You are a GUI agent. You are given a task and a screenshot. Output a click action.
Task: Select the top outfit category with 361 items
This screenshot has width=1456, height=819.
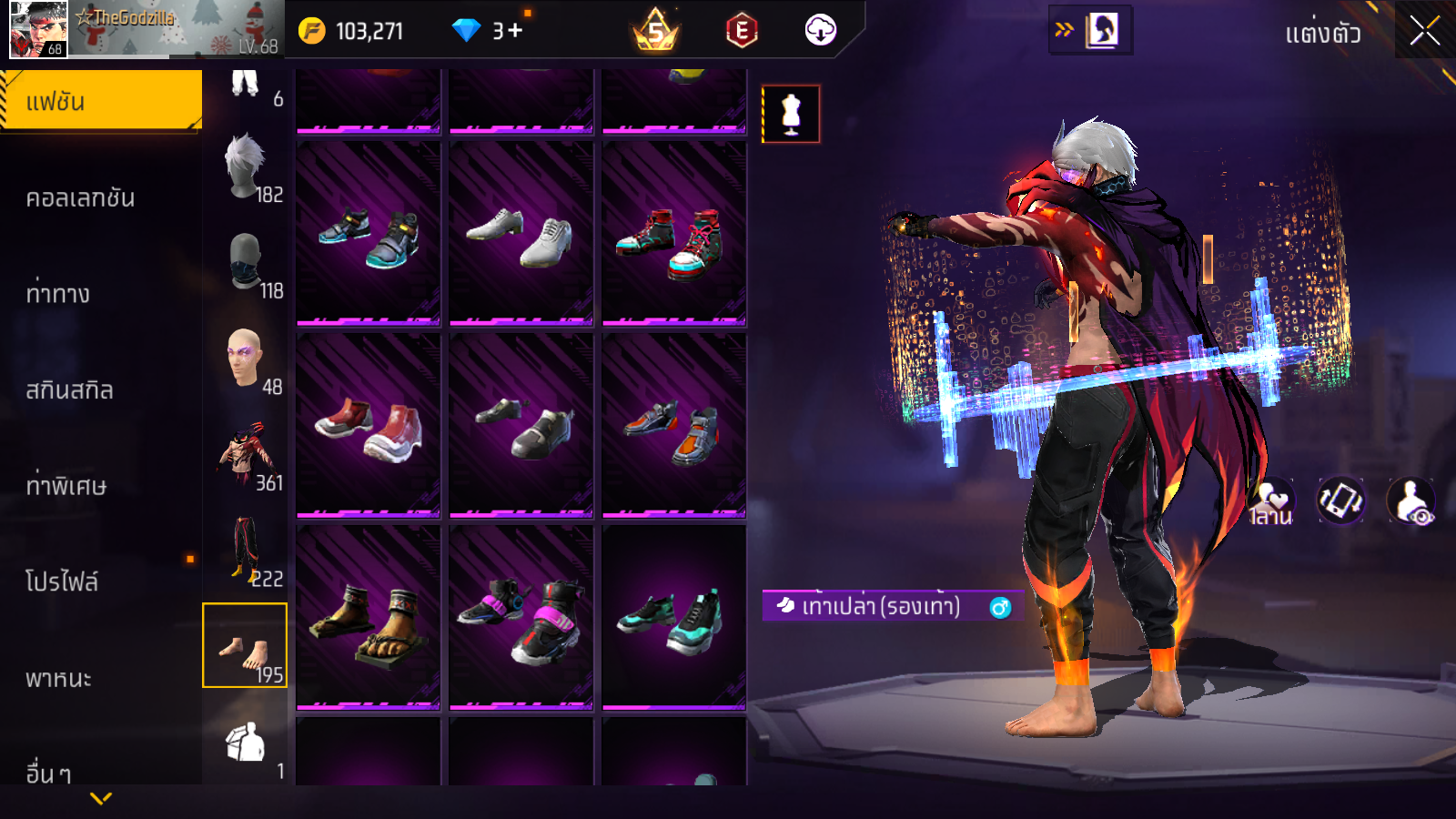click(x=246, y=454)
